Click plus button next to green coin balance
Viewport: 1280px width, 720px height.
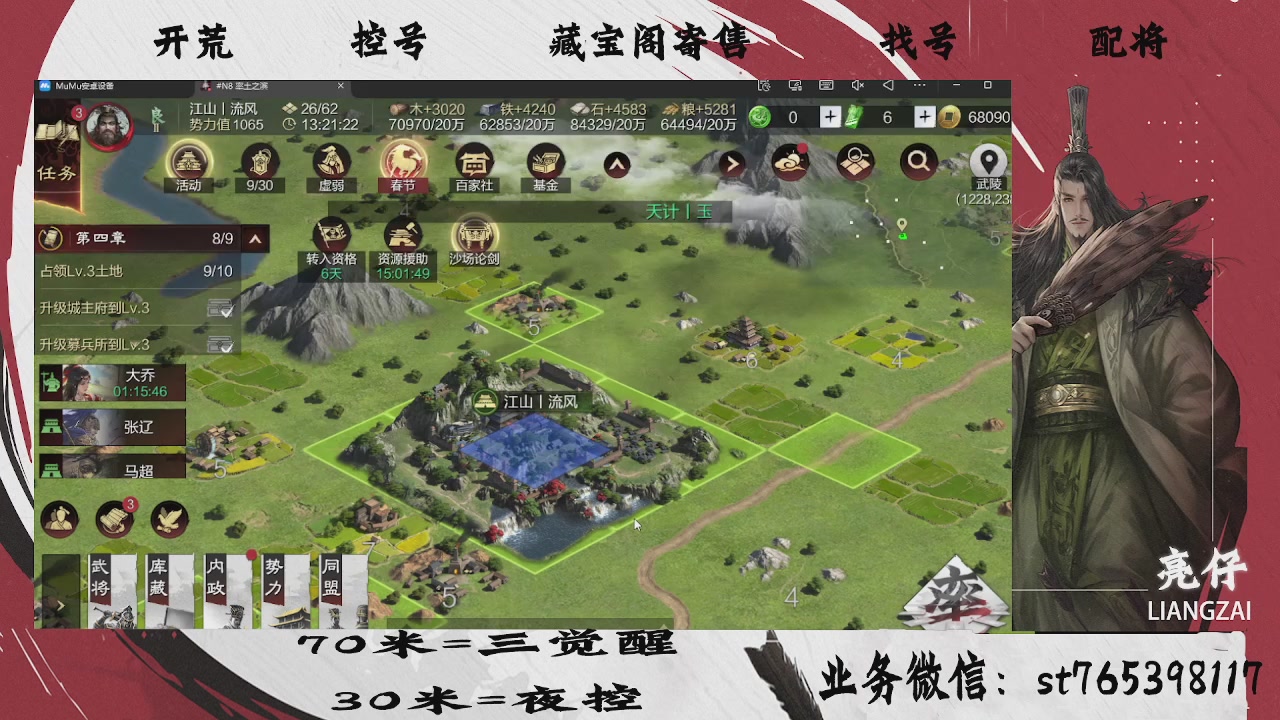(830, 117)
